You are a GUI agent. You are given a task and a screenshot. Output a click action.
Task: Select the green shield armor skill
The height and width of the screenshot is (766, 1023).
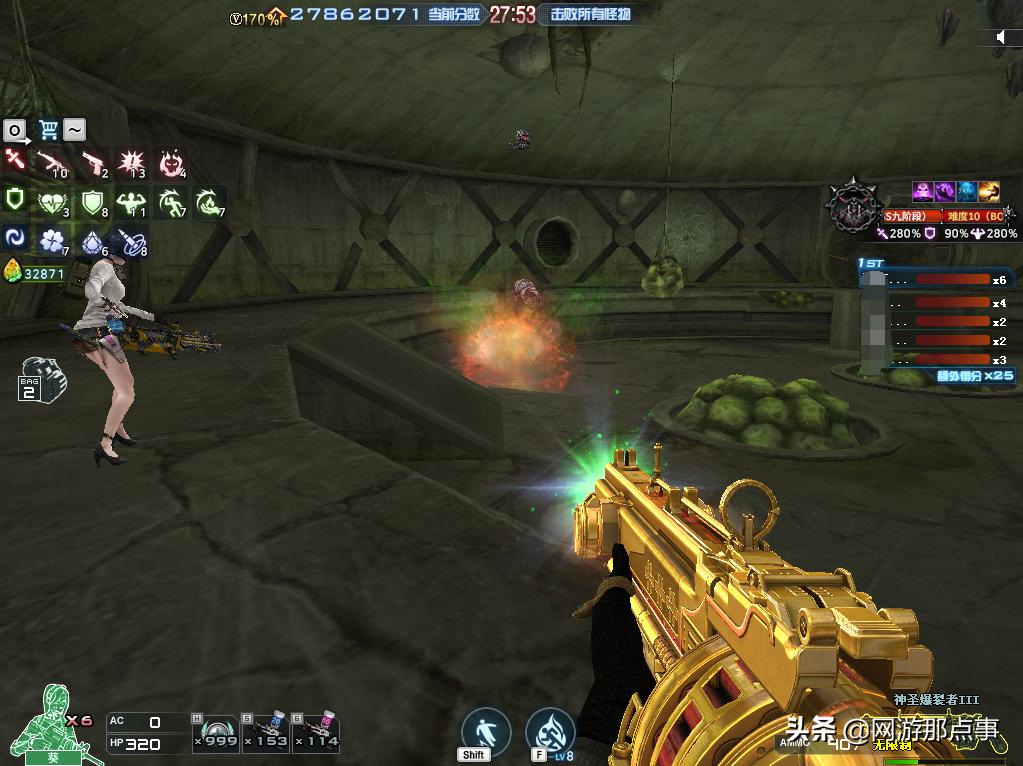(93, 203)
